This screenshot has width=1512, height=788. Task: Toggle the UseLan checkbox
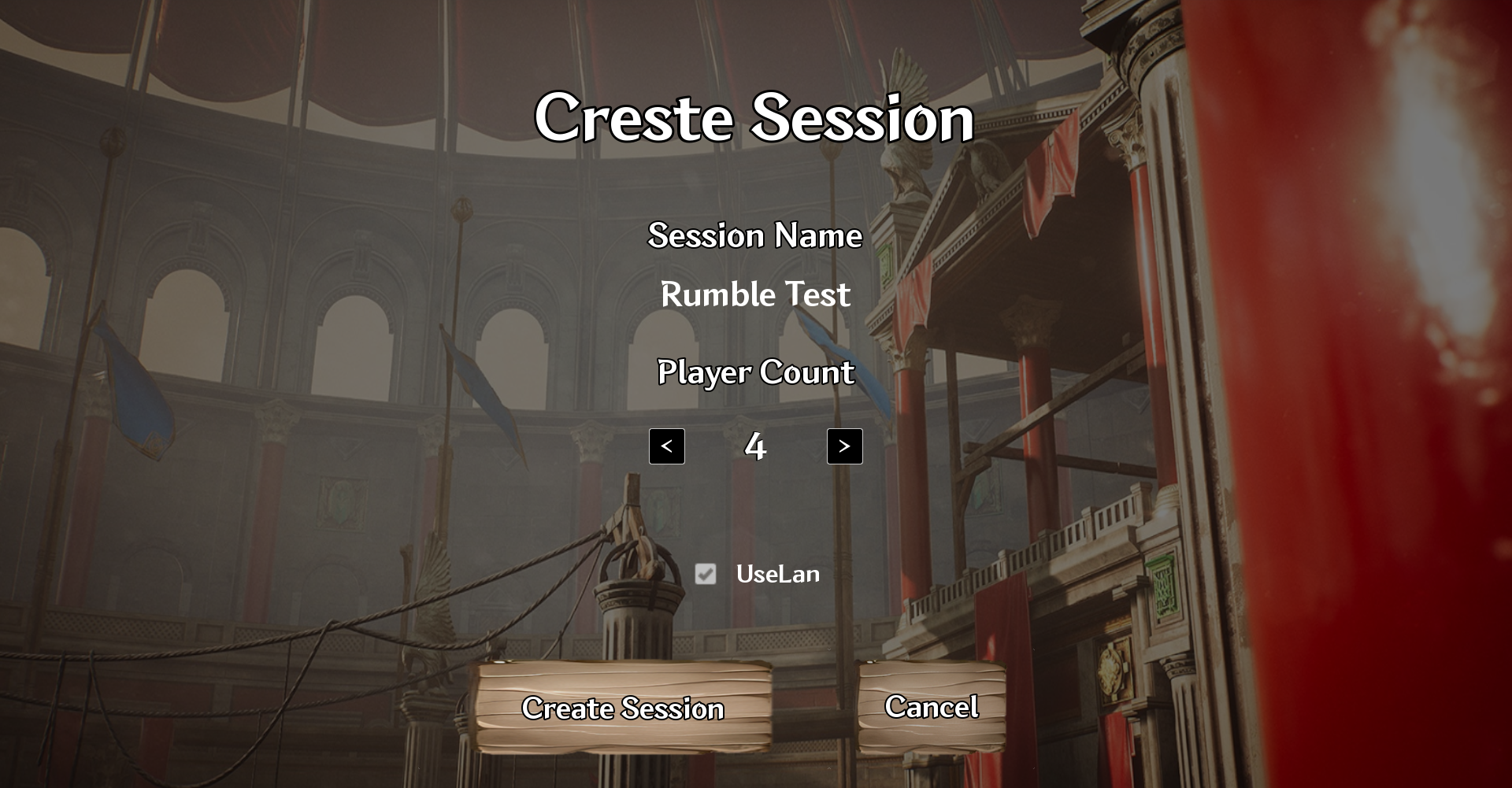point(706,574)
